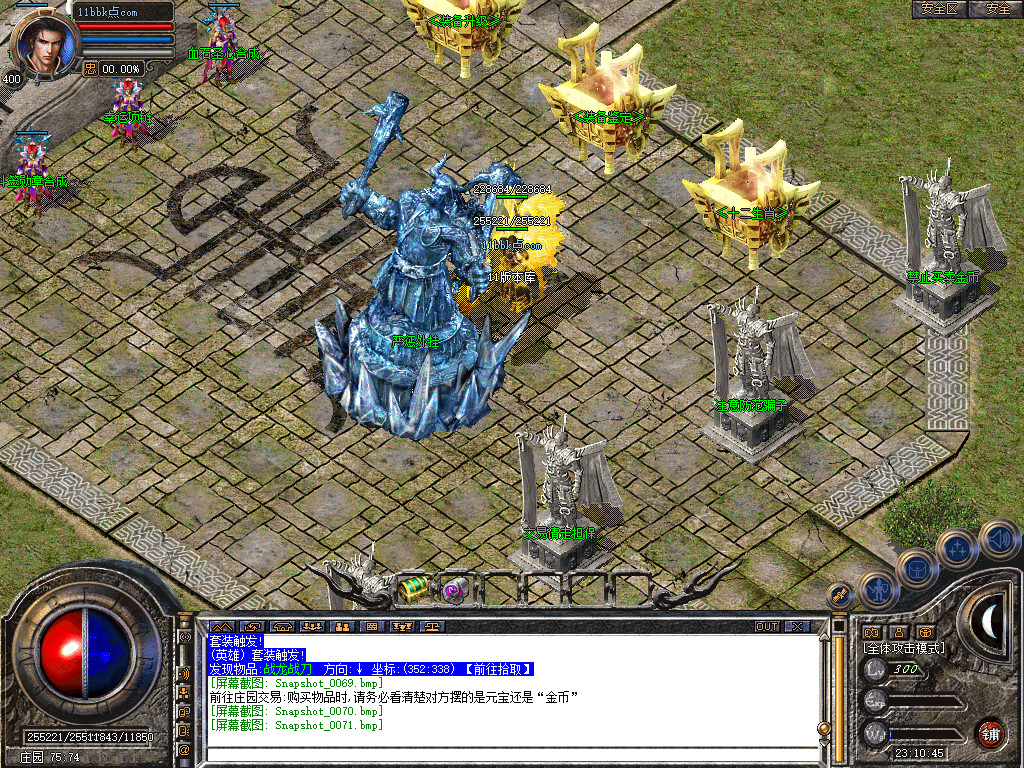Image resolution: width=1024 pixels, height=768 pixels.
Task: Open the skills sparkle round button
Action: click(957, 548)
